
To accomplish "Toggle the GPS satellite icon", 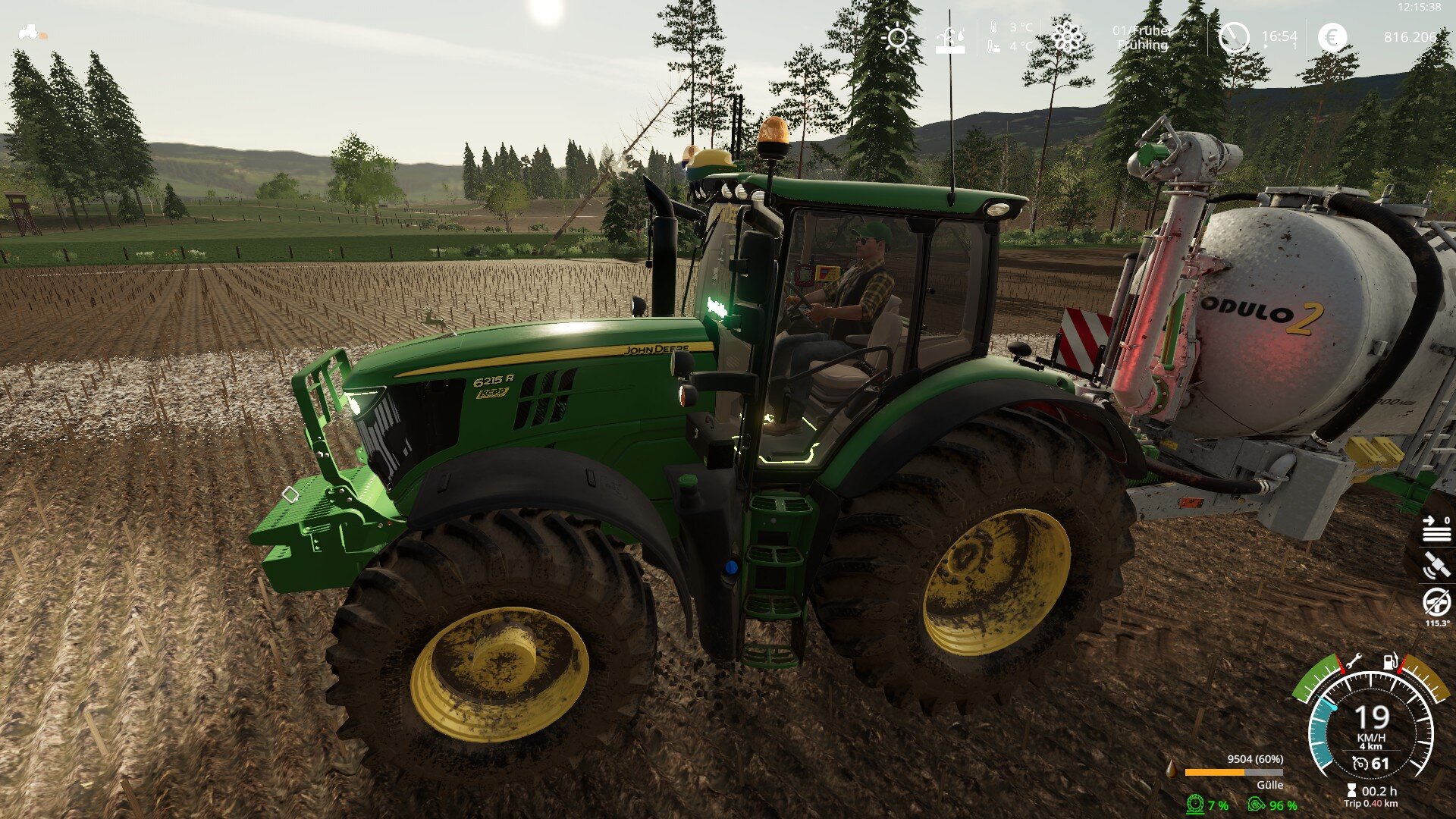I will (x=1436, y=566).
